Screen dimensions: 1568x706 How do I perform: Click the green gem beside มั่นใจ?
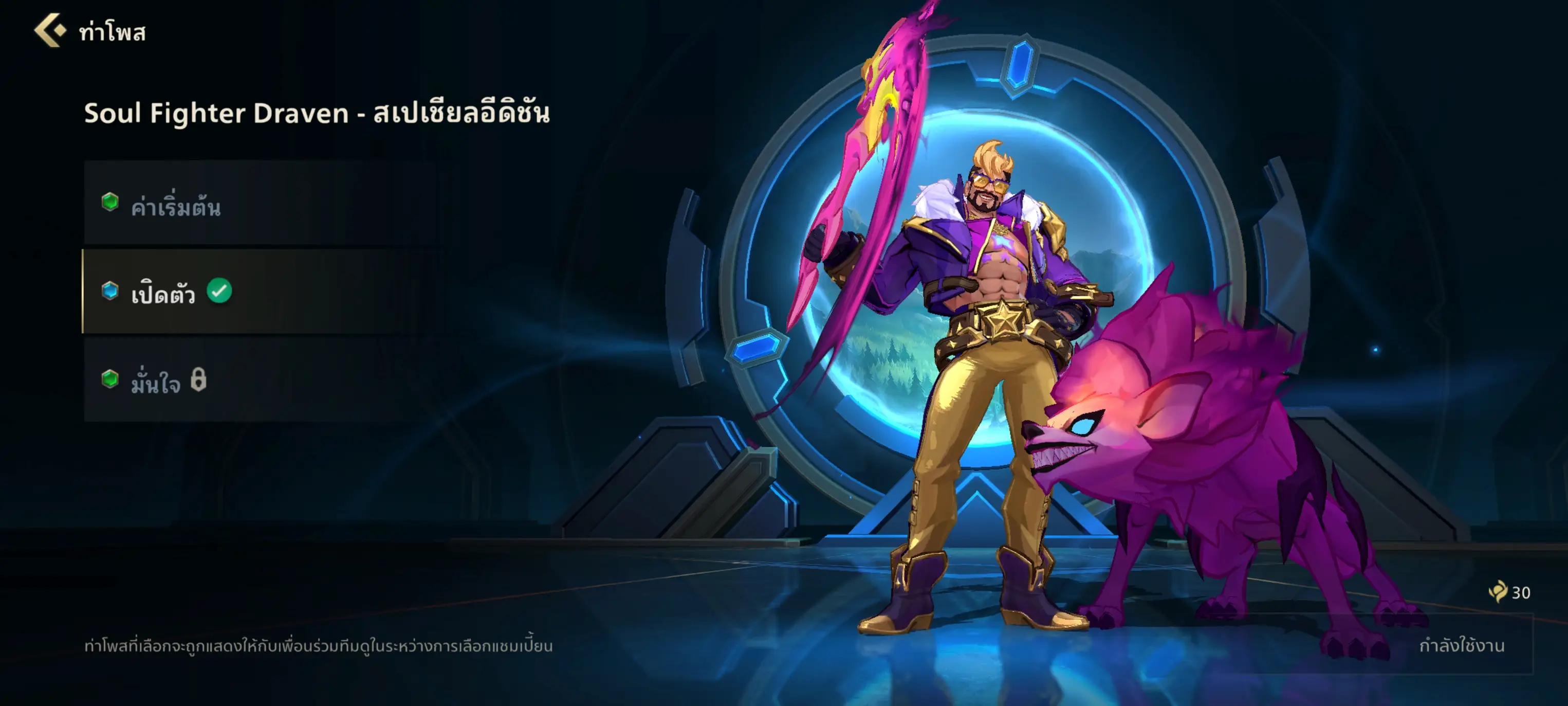click(x=111, y=379)
